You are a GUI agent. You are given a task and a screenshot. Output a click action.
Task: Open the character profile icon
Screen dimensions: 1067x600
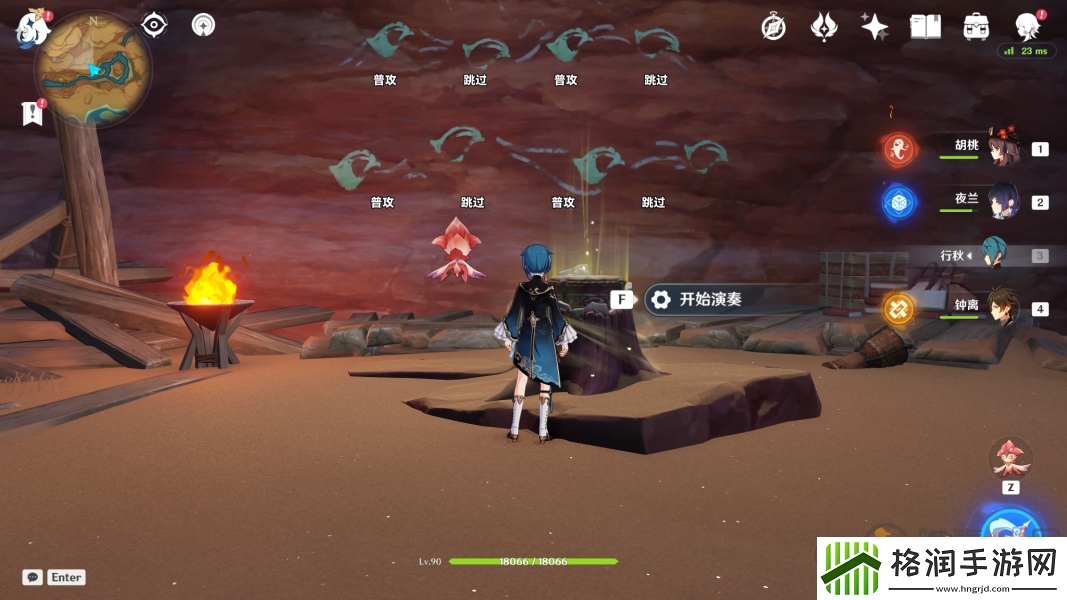[1027, 27]
